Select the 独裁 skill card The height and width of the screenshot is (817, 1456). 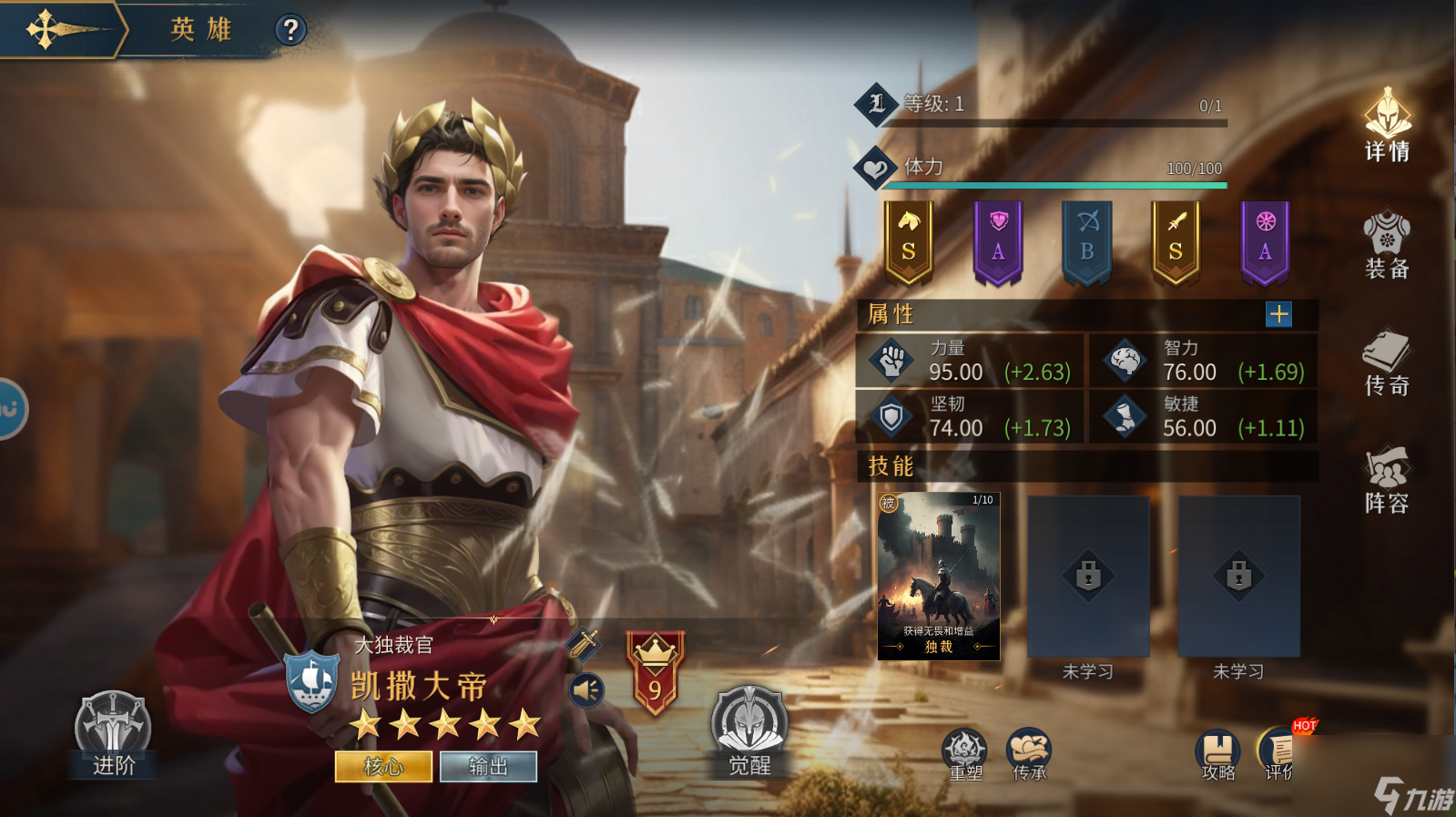939,576
